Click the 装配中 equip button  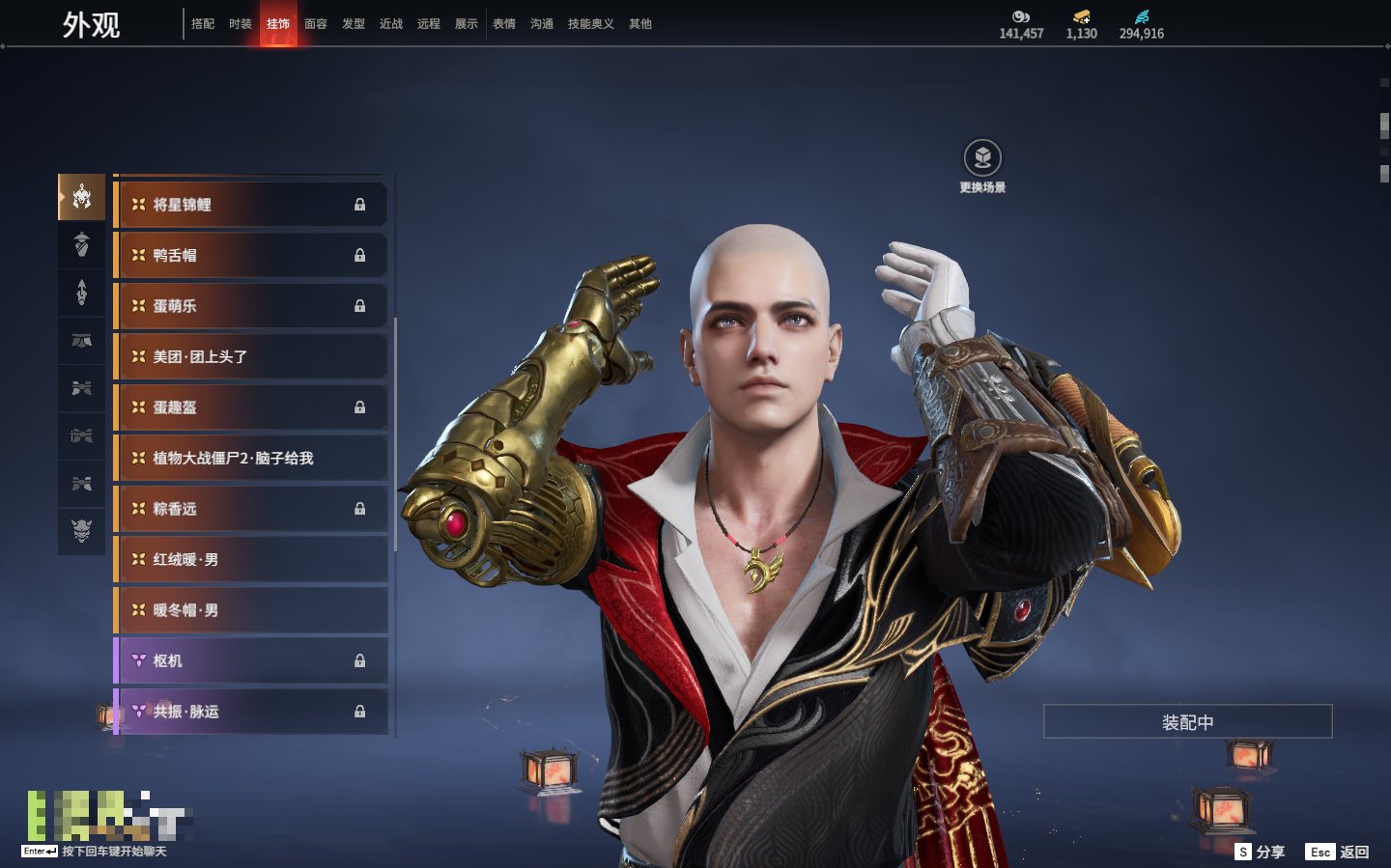click(x=1187, y=722)
